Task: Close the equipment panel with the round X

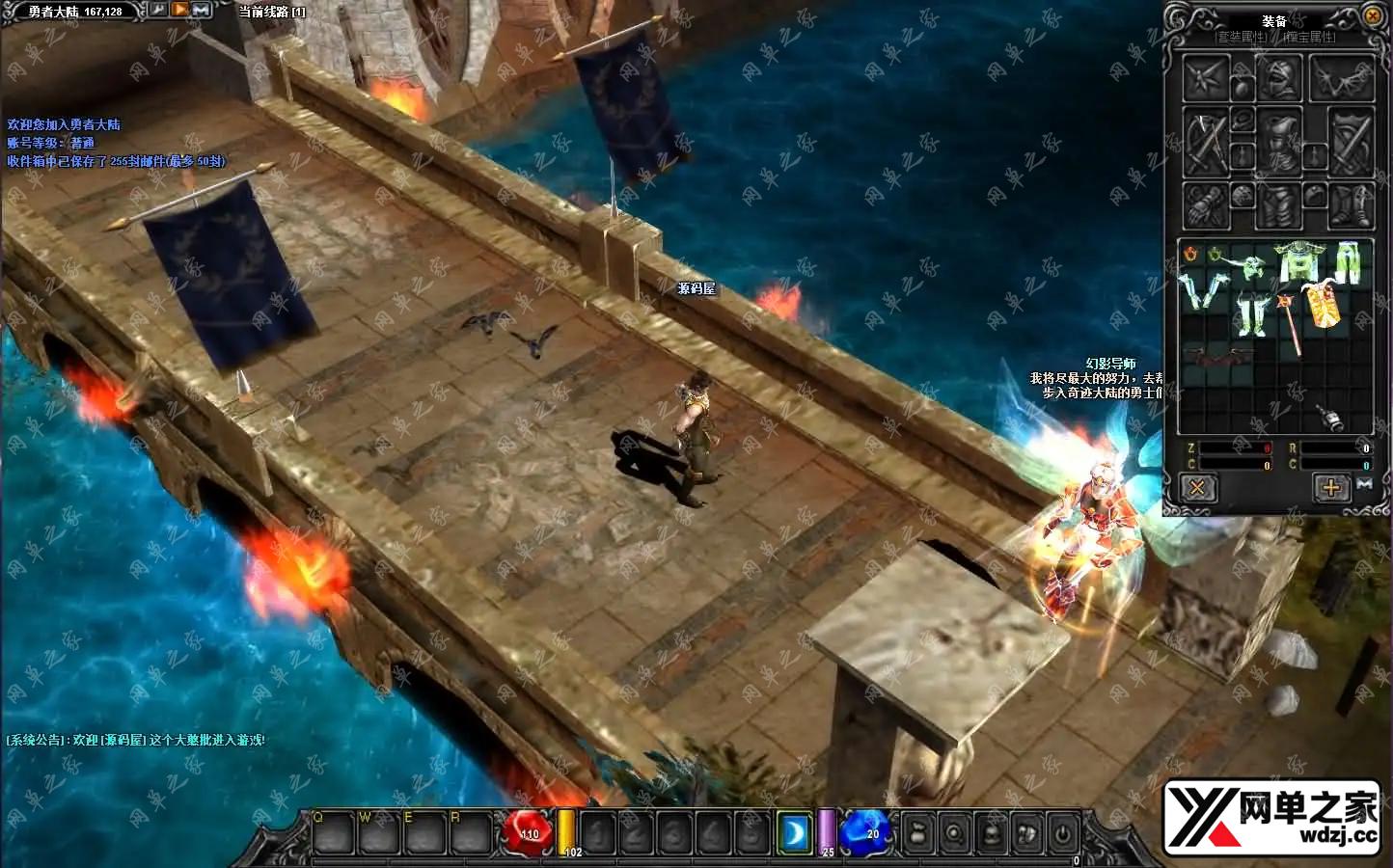Action: 1372,15
